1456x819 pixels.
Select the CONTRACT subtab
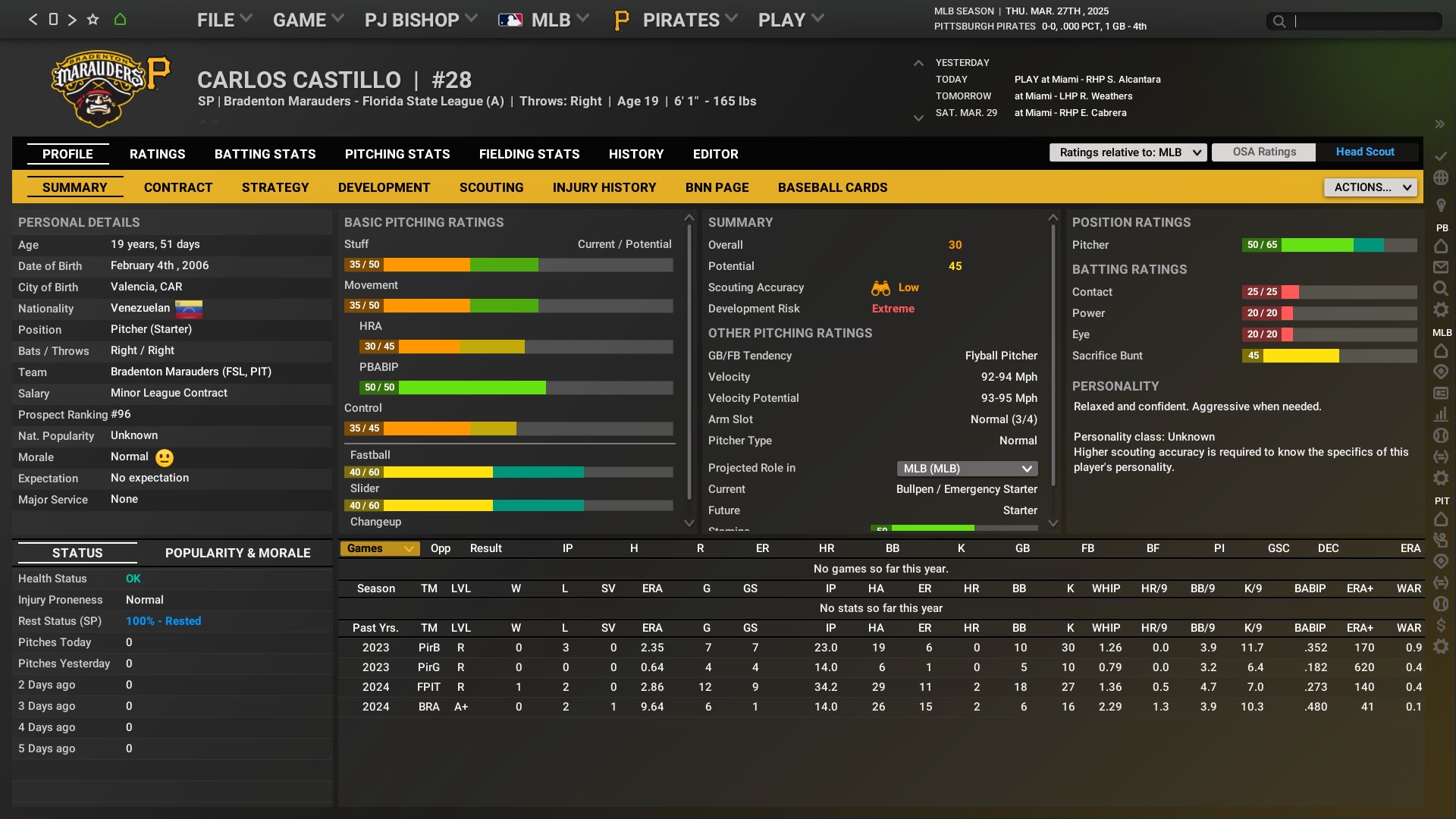tap(178, 187)
